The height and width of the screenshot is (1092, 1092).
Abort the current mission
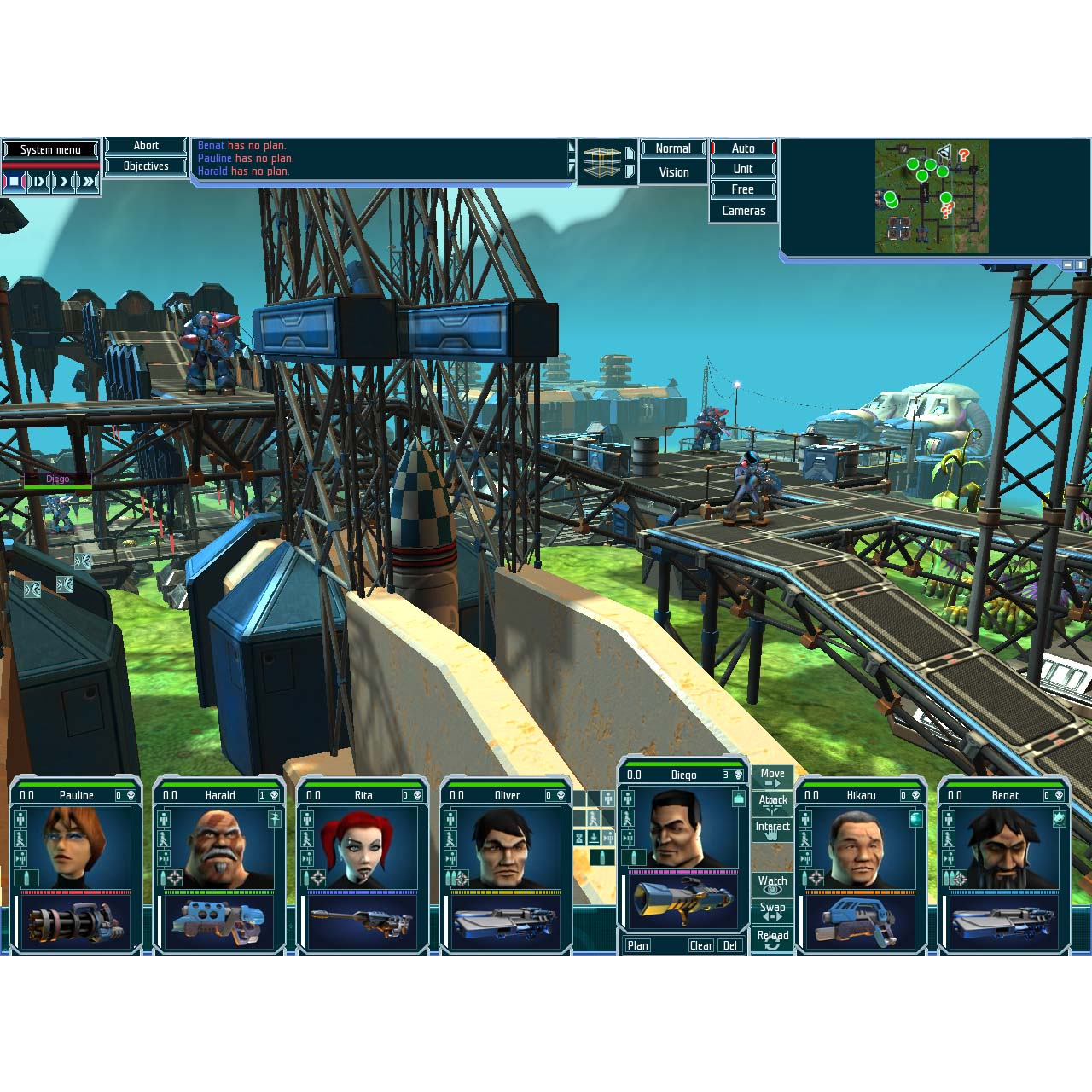[146, 146]
